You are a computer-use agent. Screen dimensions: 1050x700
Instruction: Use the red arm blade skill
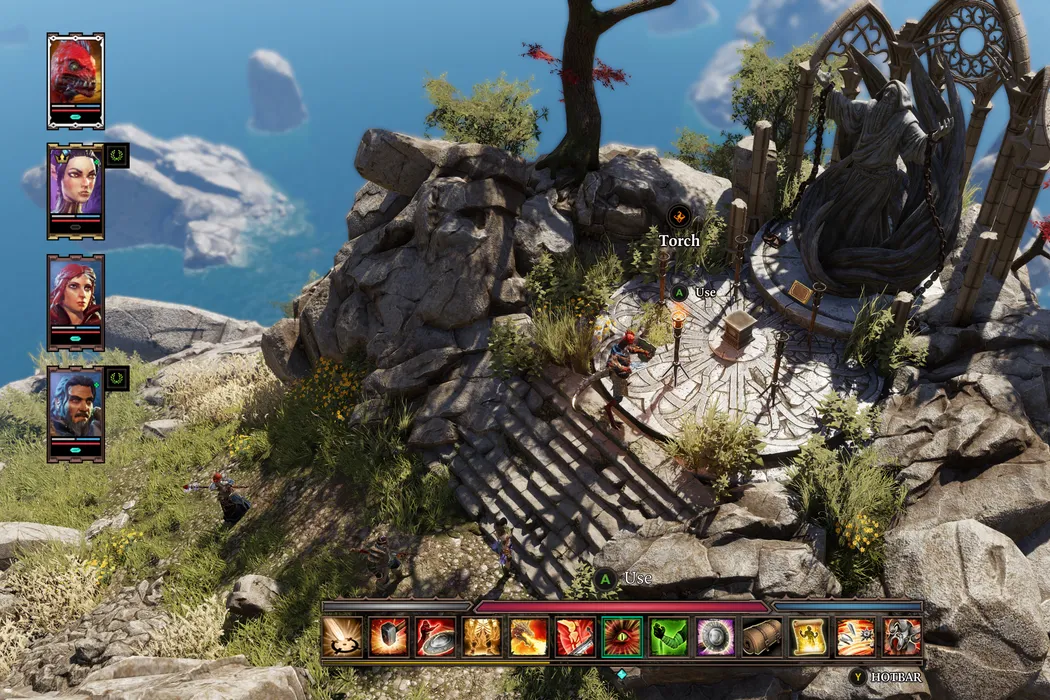coord(575,637)
